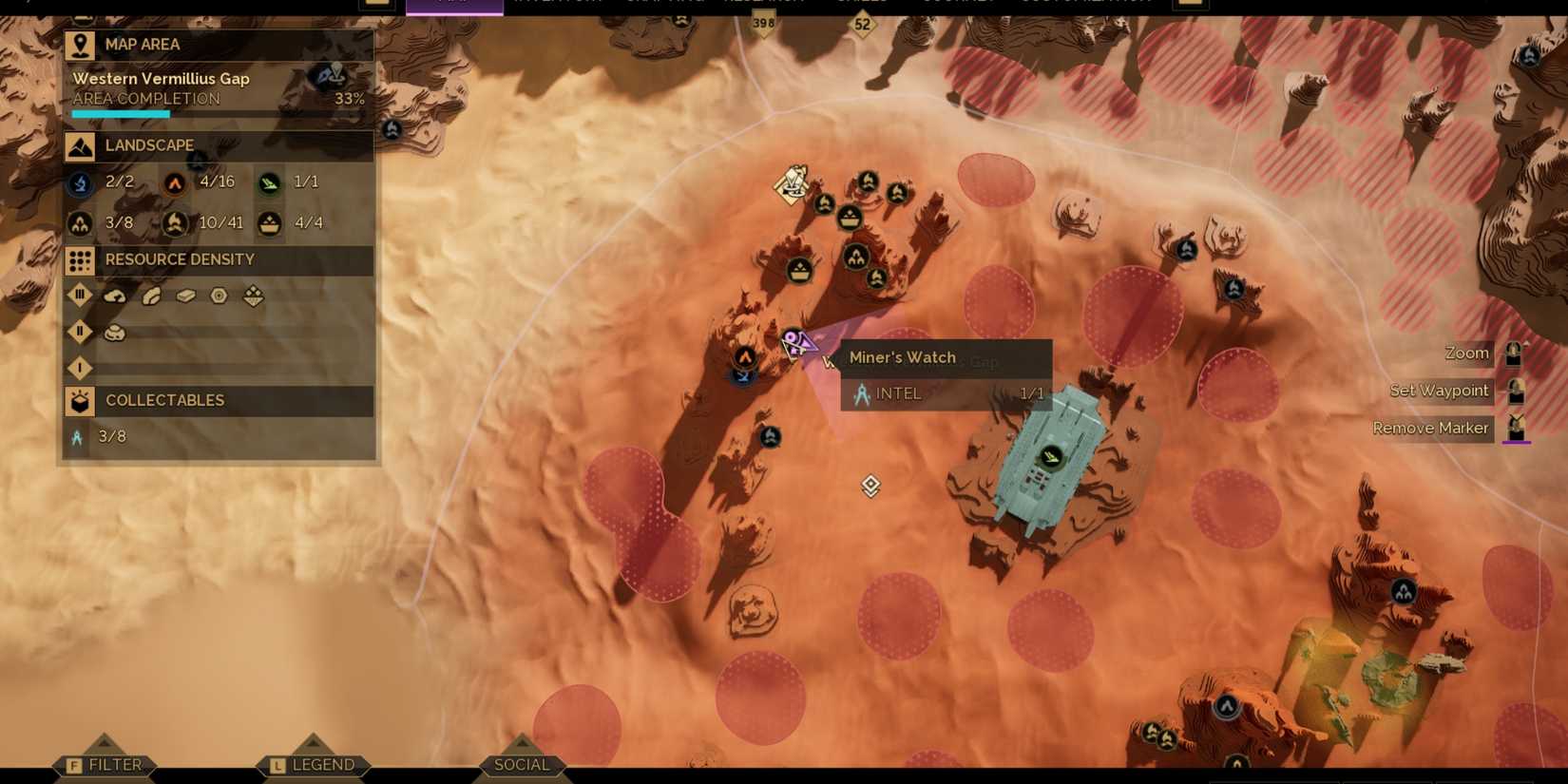Image resolution: width=1568 pixels, height=784 pixels.
Task: Select the green ornithopter landing icon showing 1/1
Action: [x=269, y=182]
